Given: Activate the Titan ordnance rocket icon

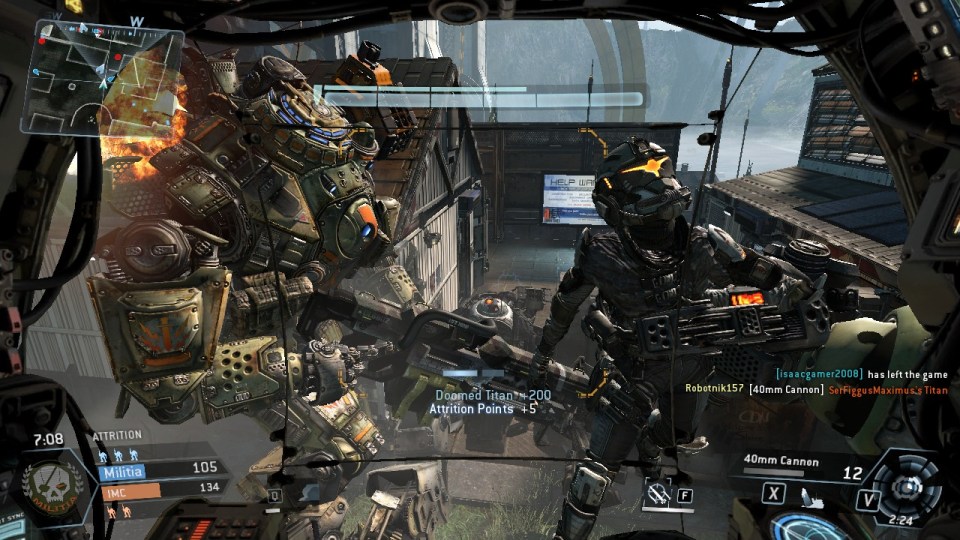Looking at the screenshot, I should coord(812,495).
